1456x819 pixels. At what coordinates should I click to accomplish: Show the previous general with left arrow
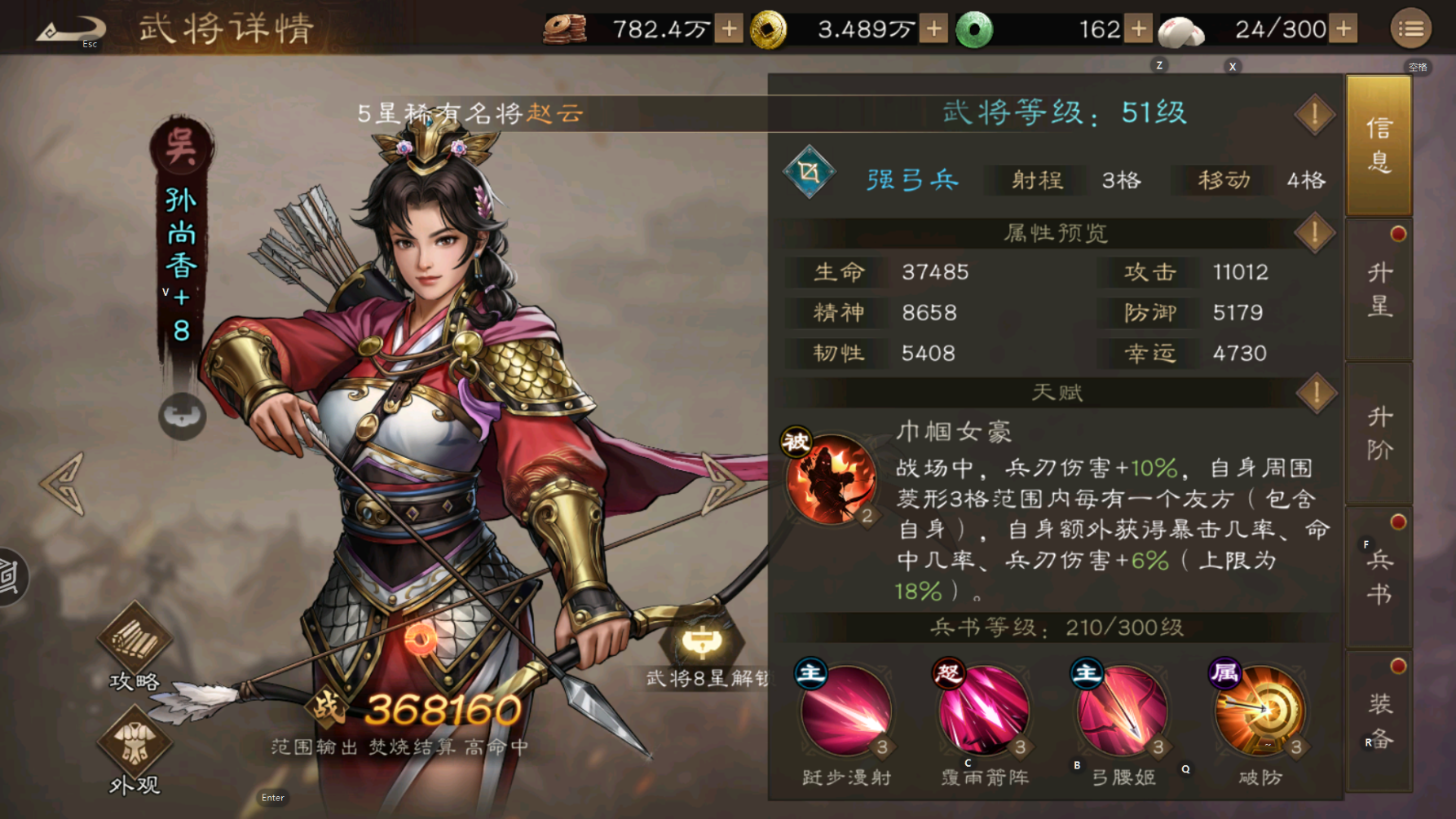(63, 483)
